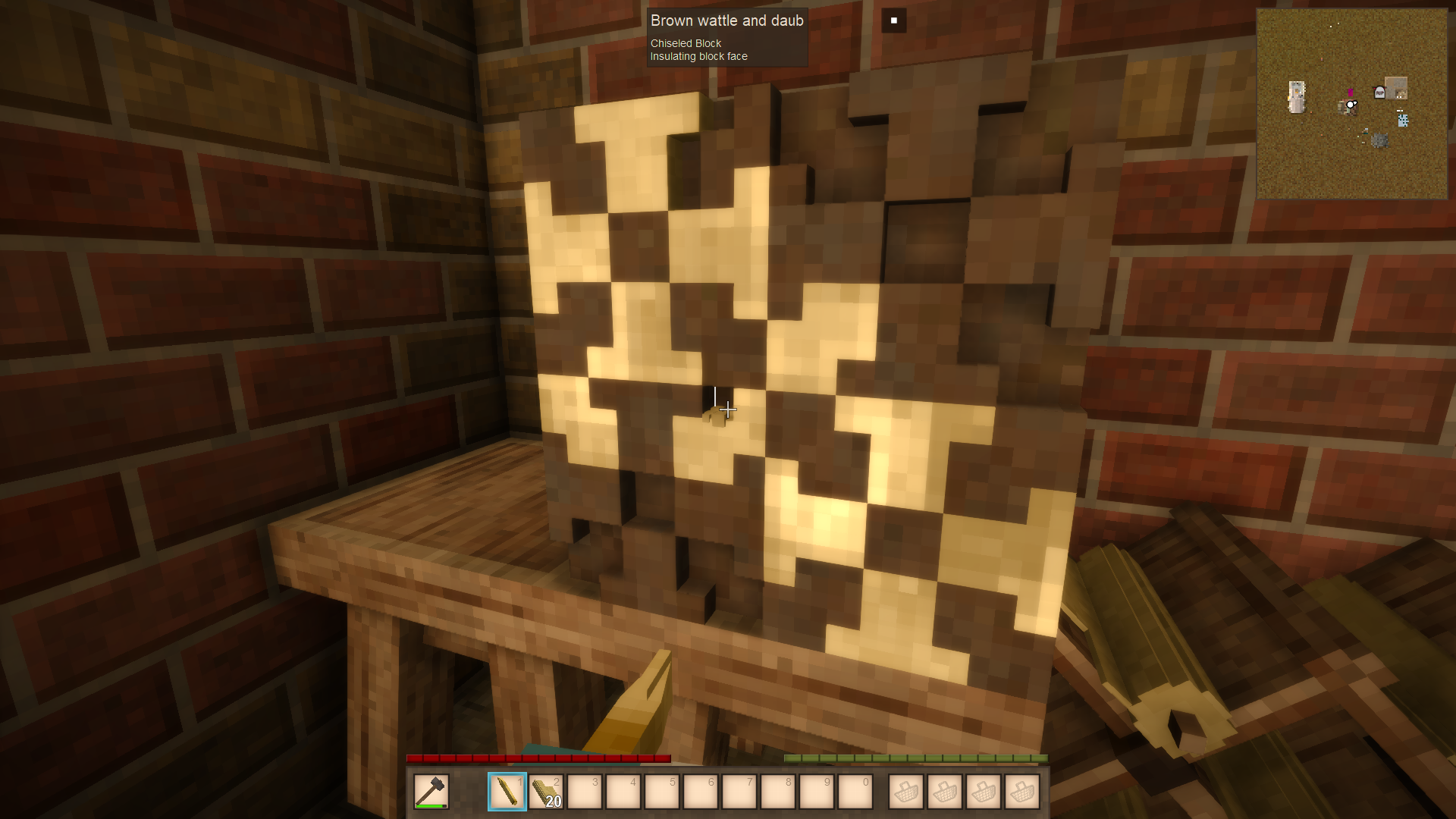Select the hammer in the offhand slot
The height and width of the screenshot is (819, 1456).
point(431,792)
